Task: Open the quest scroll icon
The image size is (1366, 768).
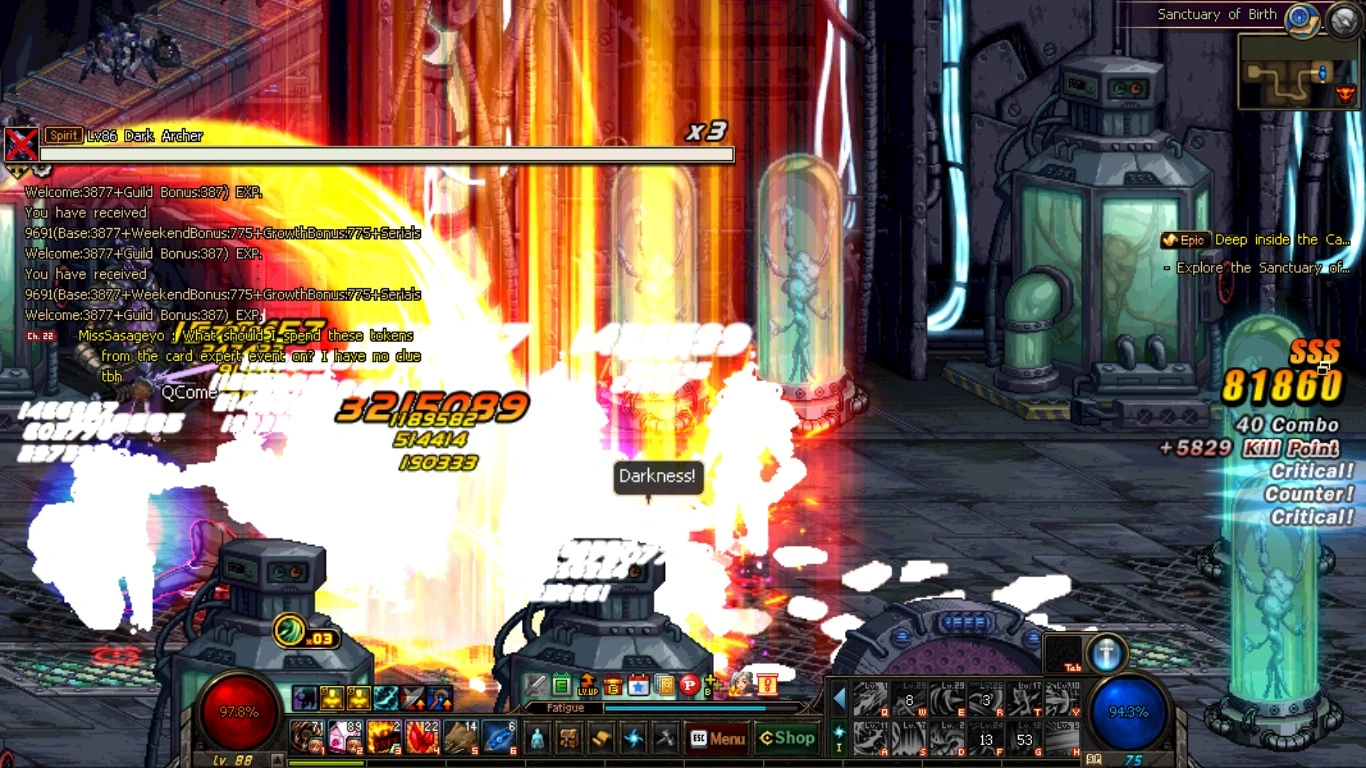Action: point(601,739)
